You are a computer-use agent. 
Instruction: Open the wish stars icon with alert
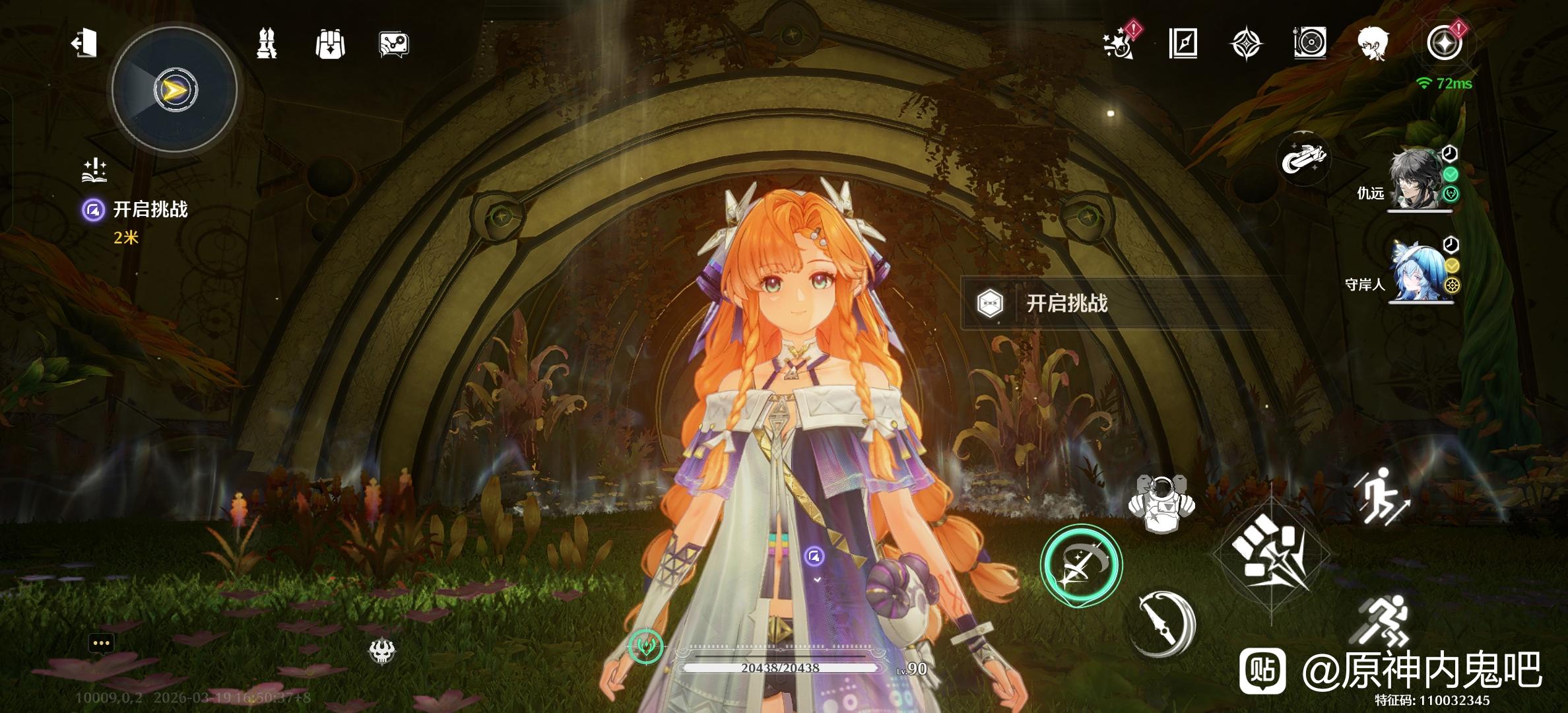(x=1119, y=44)
